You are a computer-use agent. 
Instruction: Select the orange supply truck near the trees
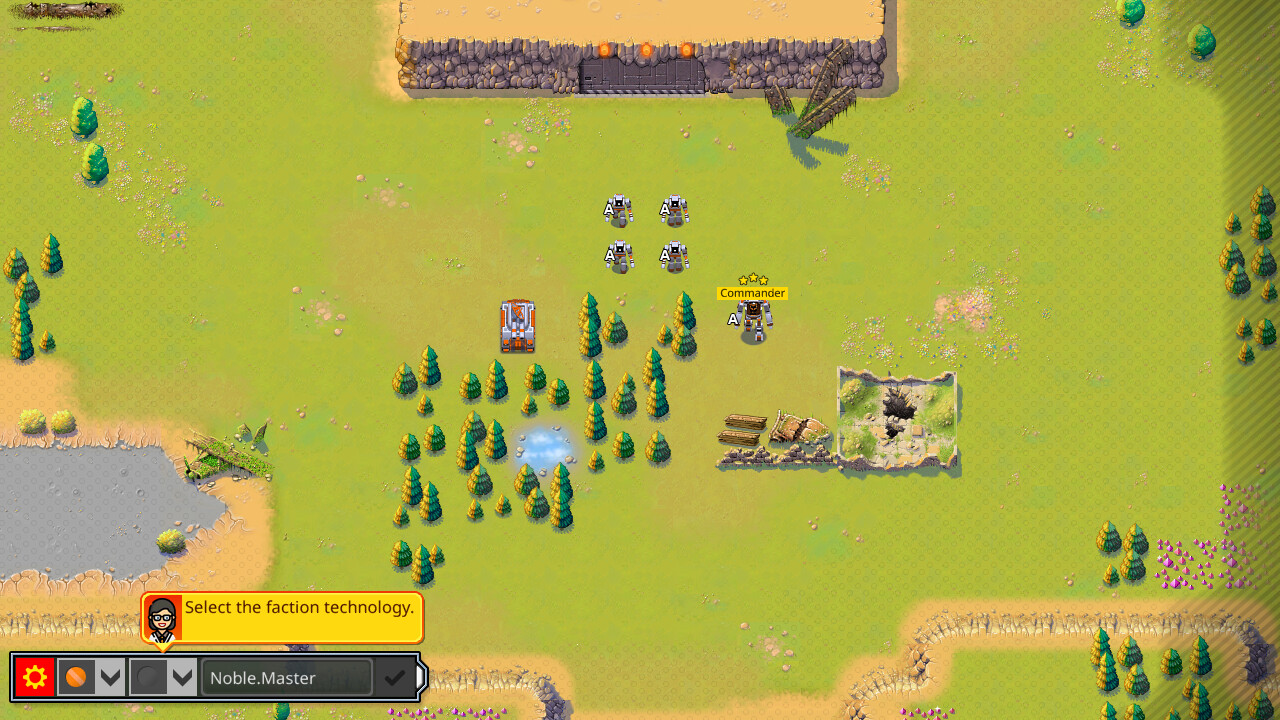(518, 325)
